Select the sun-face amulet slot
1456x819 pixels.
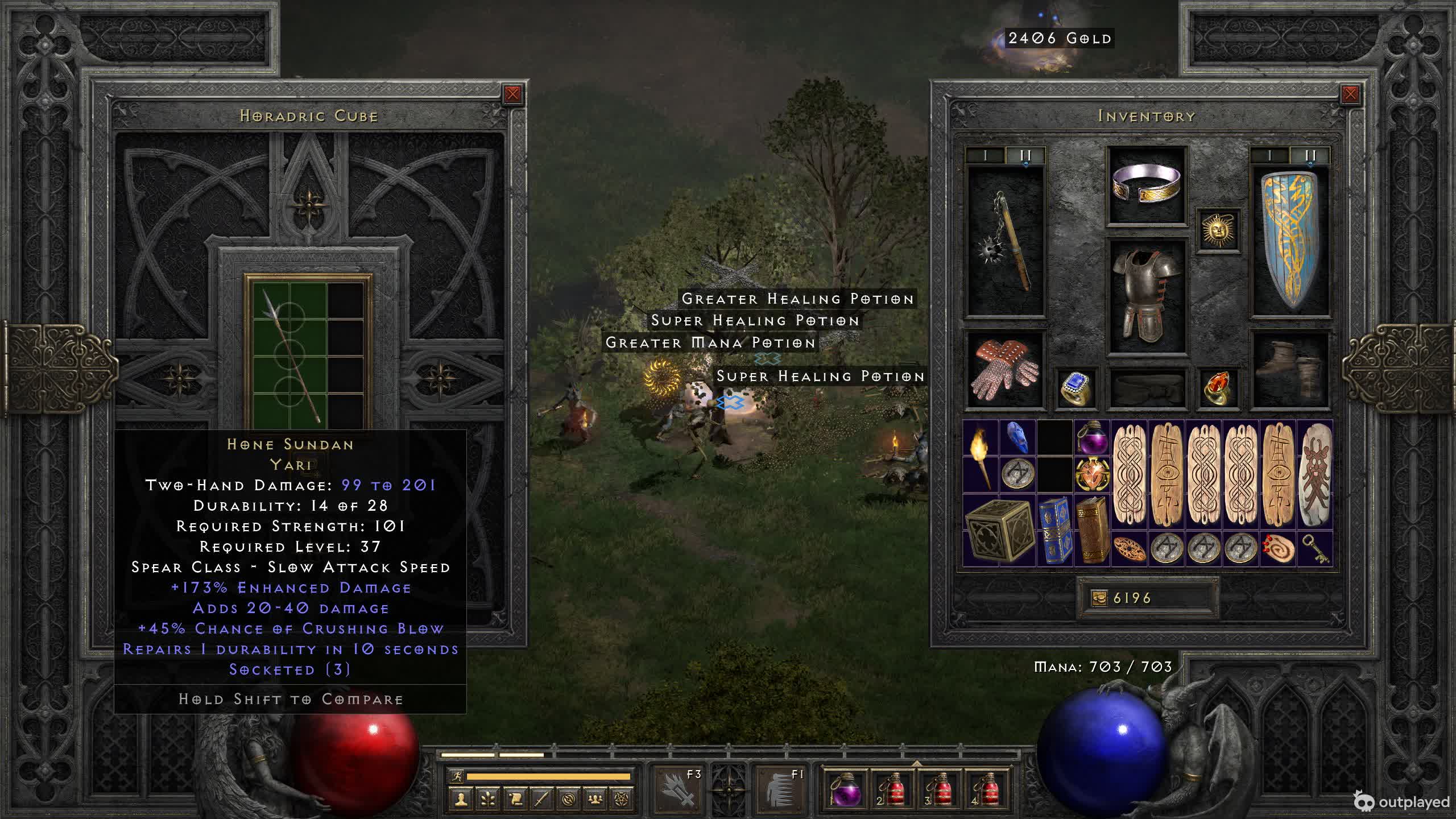click(1218, 230)
